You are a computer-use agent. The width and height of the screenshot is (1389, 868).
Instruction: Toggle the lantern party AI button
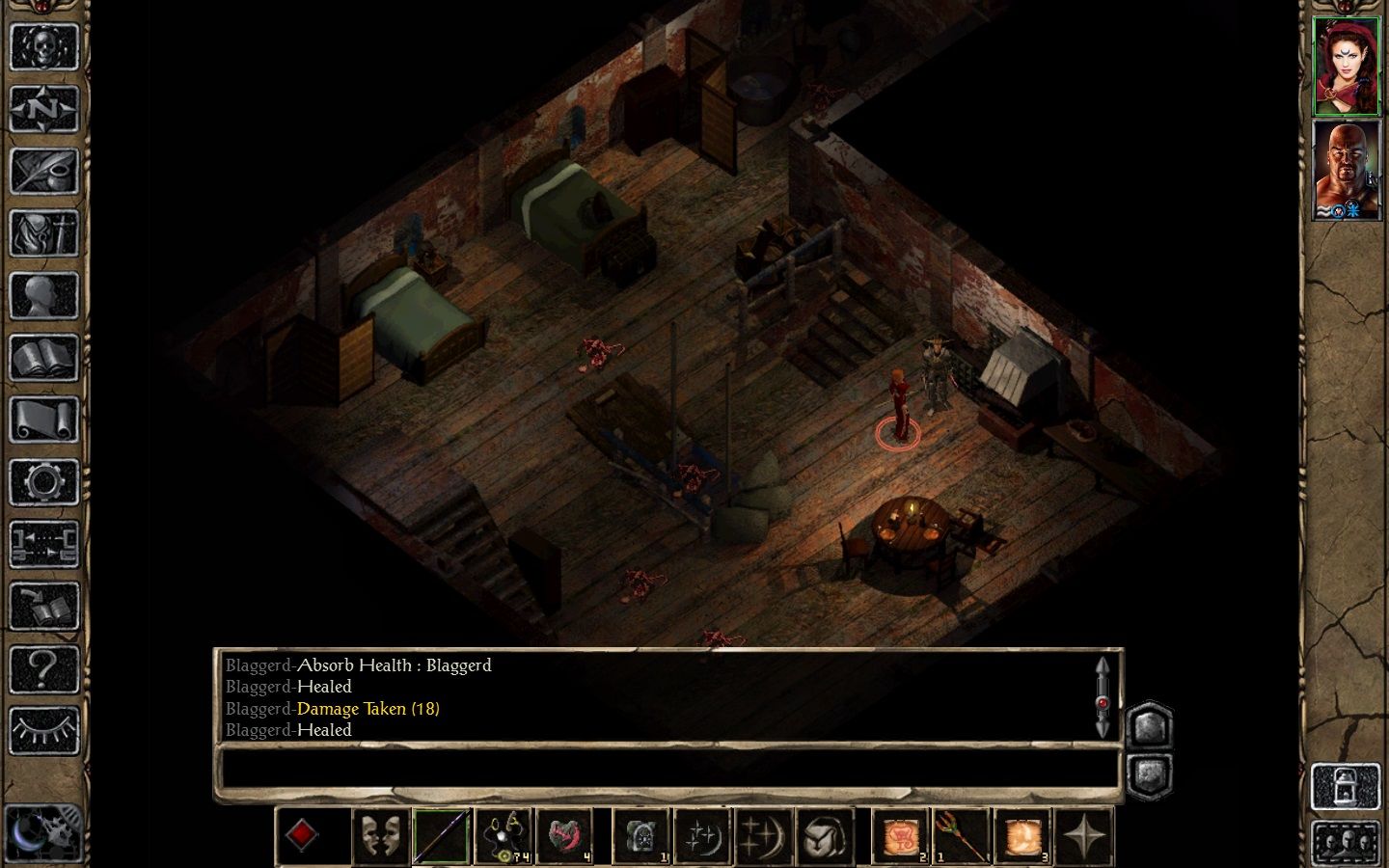(x=1345, y=786)
